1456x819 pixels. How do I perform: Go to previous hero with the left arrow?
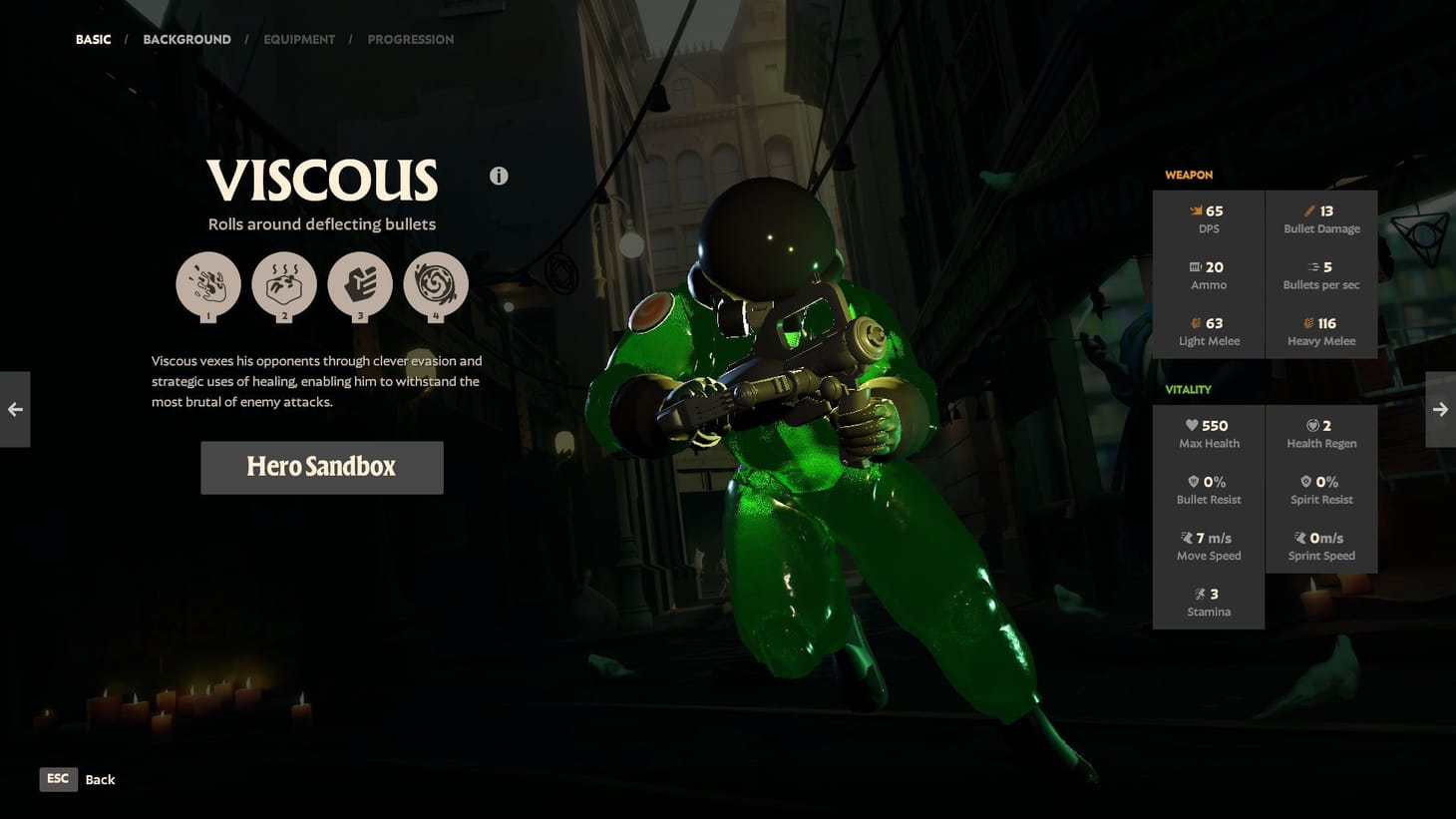tap(15, 409)
